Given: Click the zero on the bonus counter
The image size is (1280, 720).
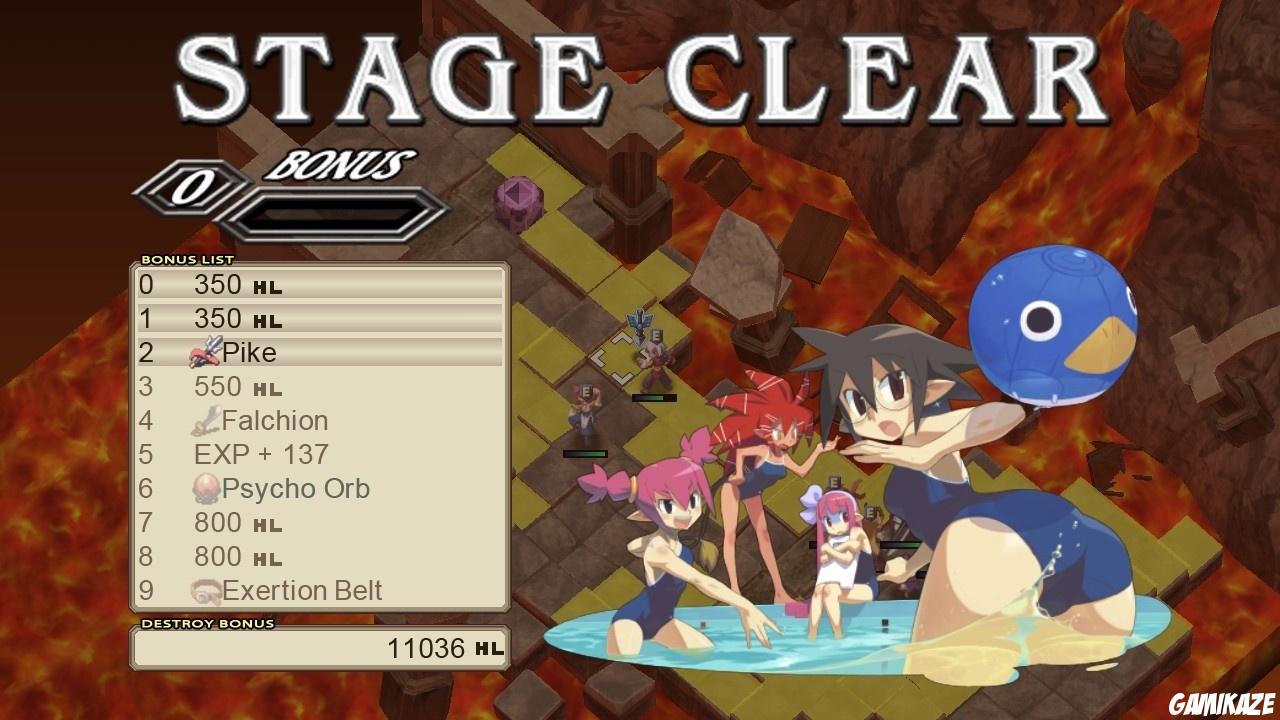Looking at the screenshot, I should (197, 186).
